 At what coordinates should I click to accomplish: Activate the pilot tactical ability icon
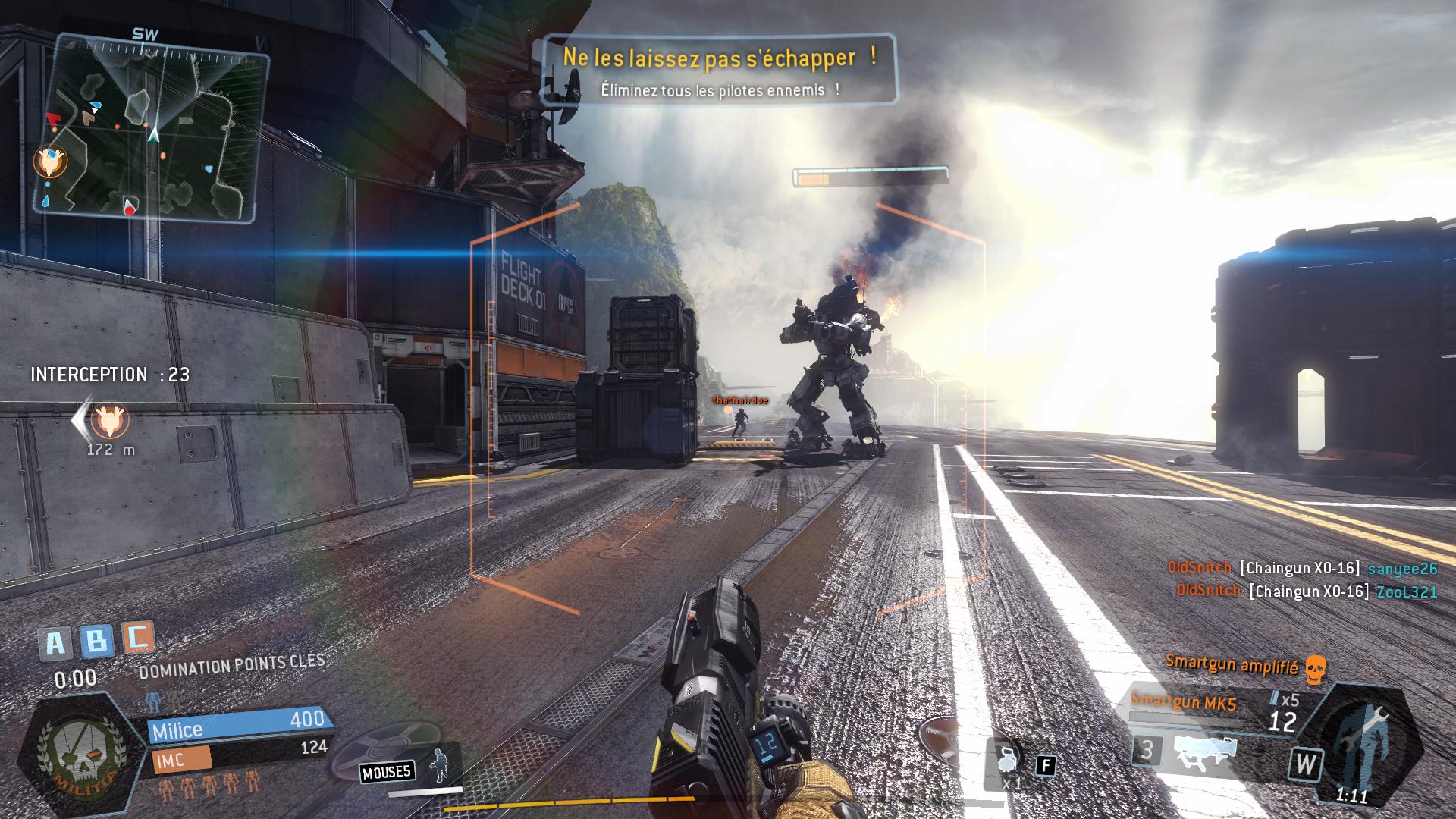[x=438, y=764]
